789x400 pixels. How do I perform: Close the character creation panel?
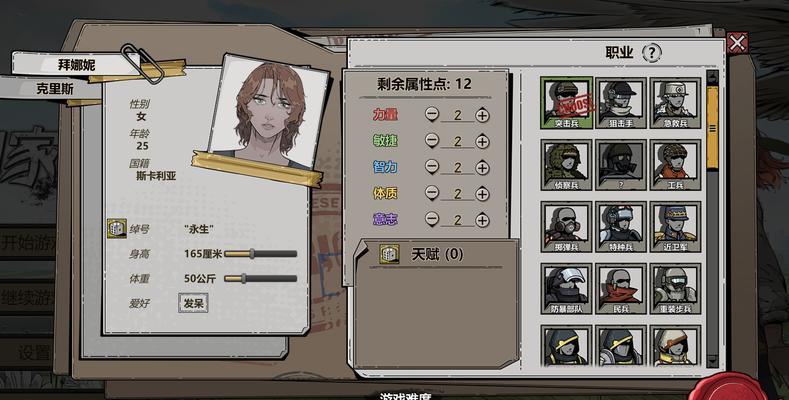pos(737,42)
